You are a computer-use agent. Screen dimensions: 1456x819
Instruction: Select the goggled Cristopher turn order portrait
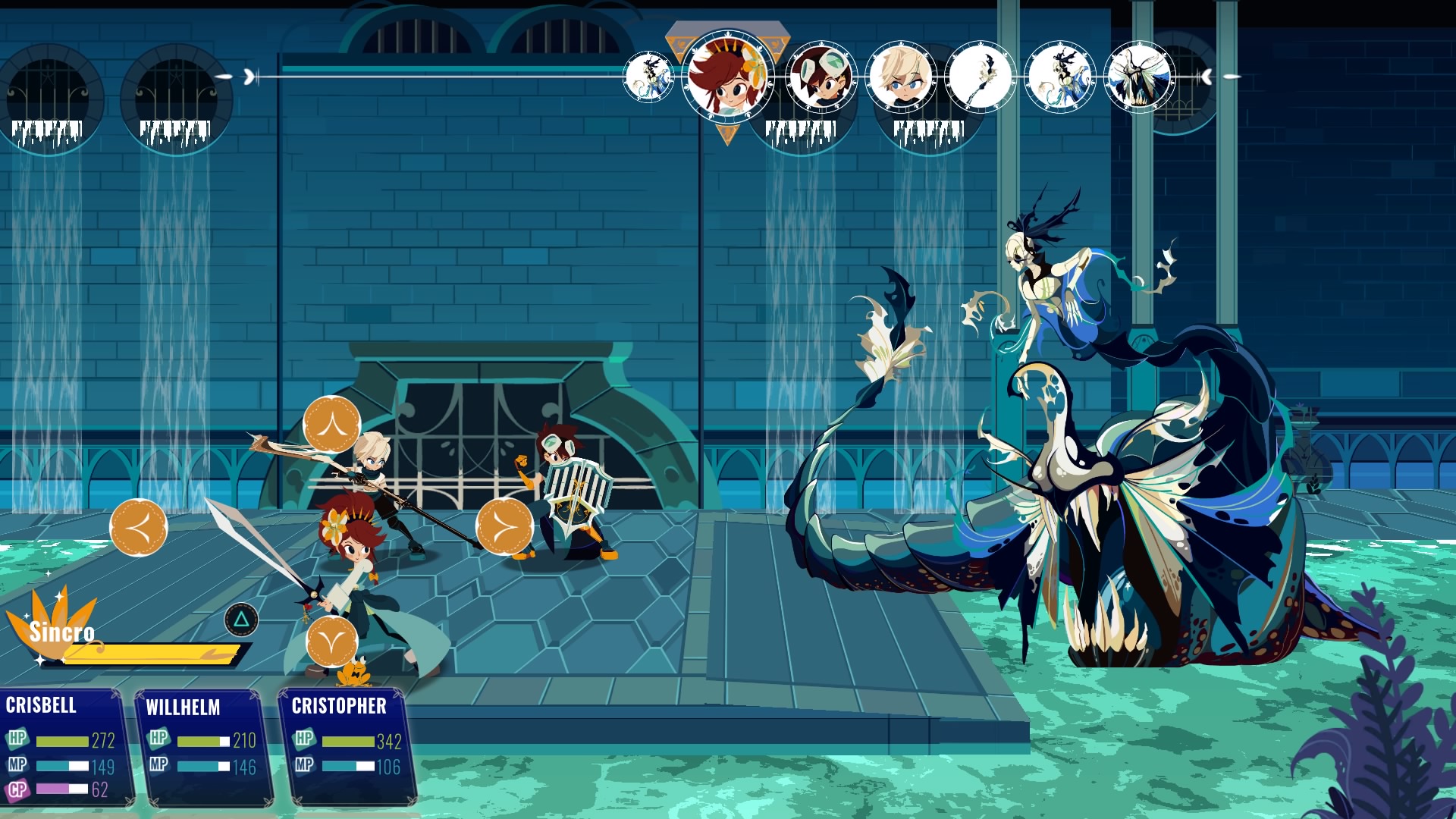point(821,77)
